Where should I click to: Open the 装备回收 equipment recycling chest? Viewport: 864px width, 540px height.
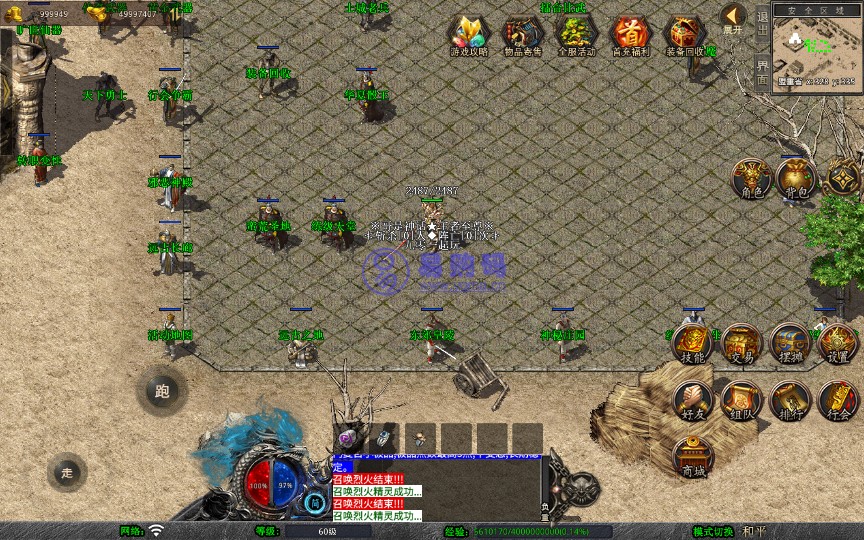click(x=685, y=35)
